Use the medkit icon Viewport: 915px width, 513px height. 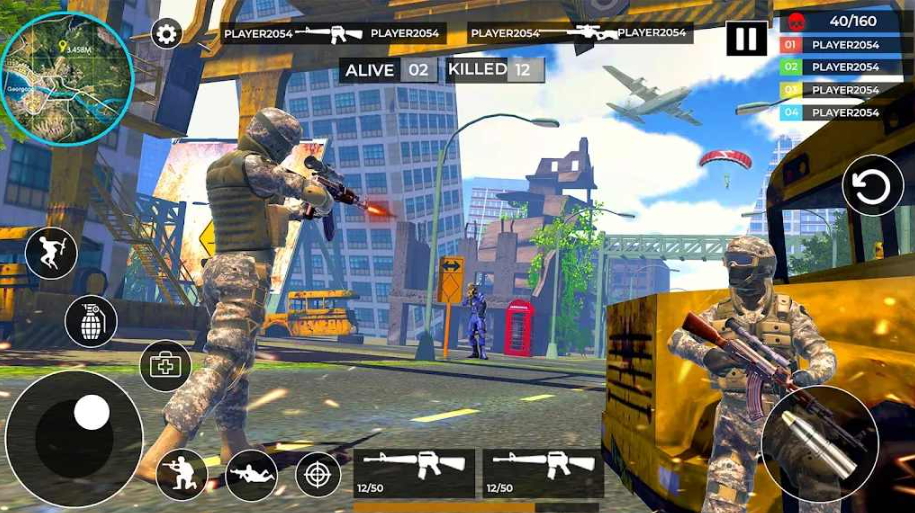[165, 365]
